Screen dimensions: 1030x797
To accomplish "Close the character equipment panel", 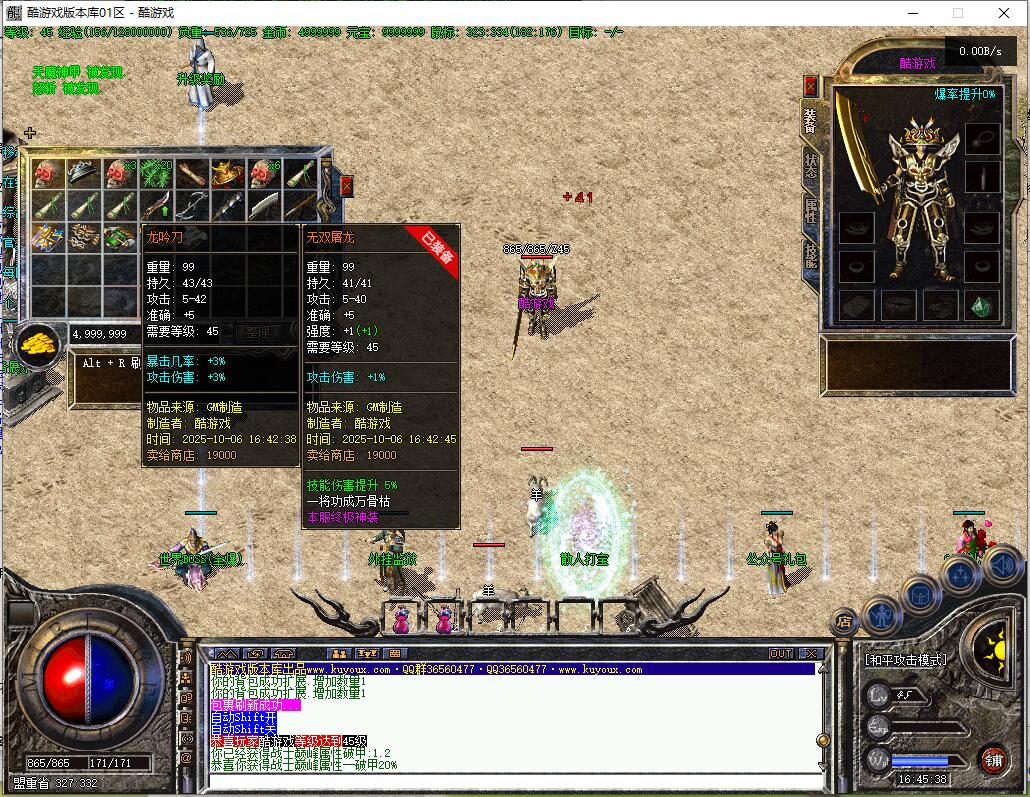I will click(x=810, y=86).
